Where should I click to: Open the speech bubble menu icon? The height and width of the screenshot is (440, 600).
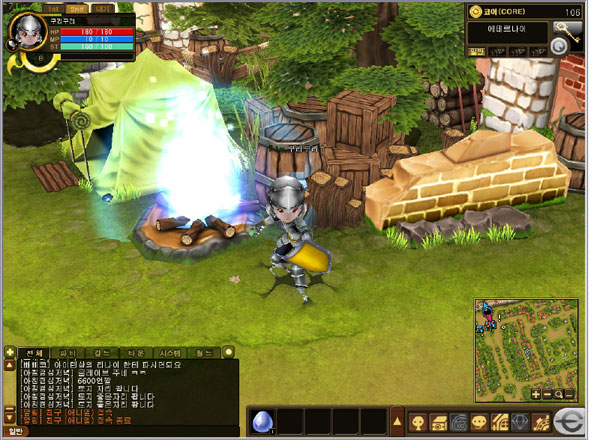pos(478,421)
